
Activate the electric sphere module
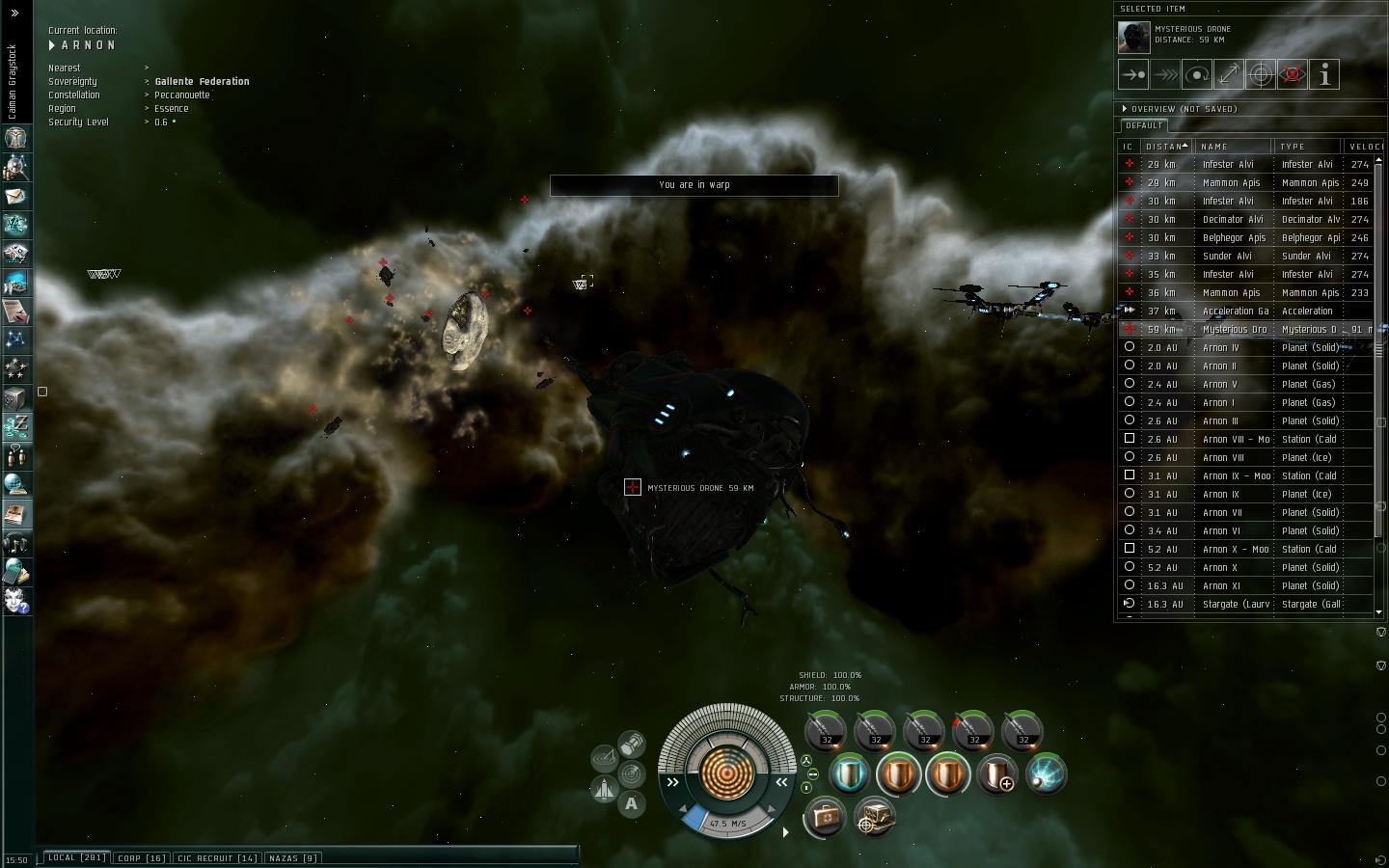coord(1047,774)
